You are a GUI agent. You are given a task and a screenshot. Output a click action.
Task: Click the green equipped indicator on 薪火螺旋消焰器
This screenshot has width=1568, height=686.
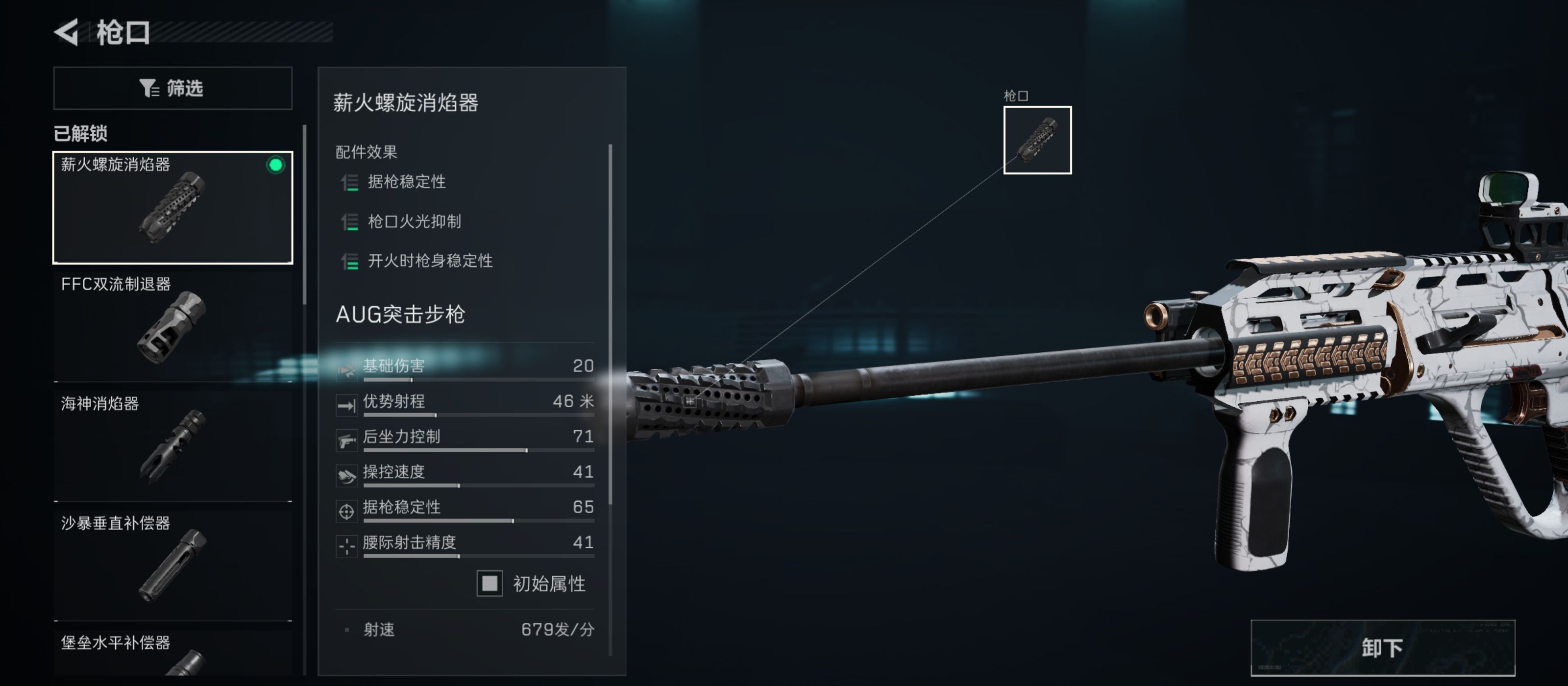(277, 163)
